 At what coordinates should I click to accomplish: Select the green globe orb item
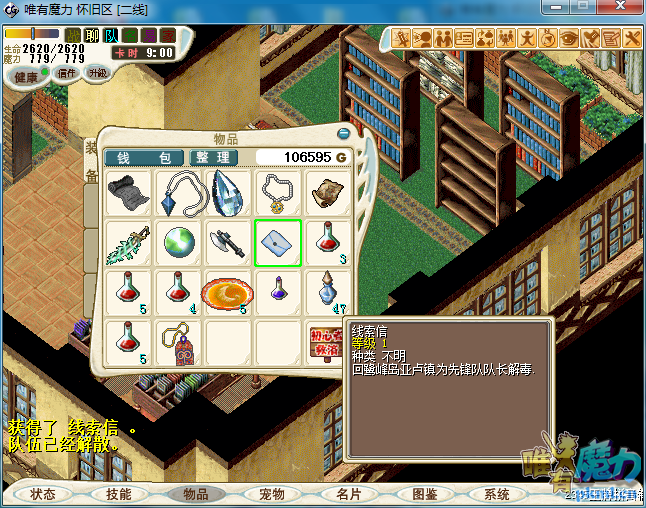[x=177, y=243]
